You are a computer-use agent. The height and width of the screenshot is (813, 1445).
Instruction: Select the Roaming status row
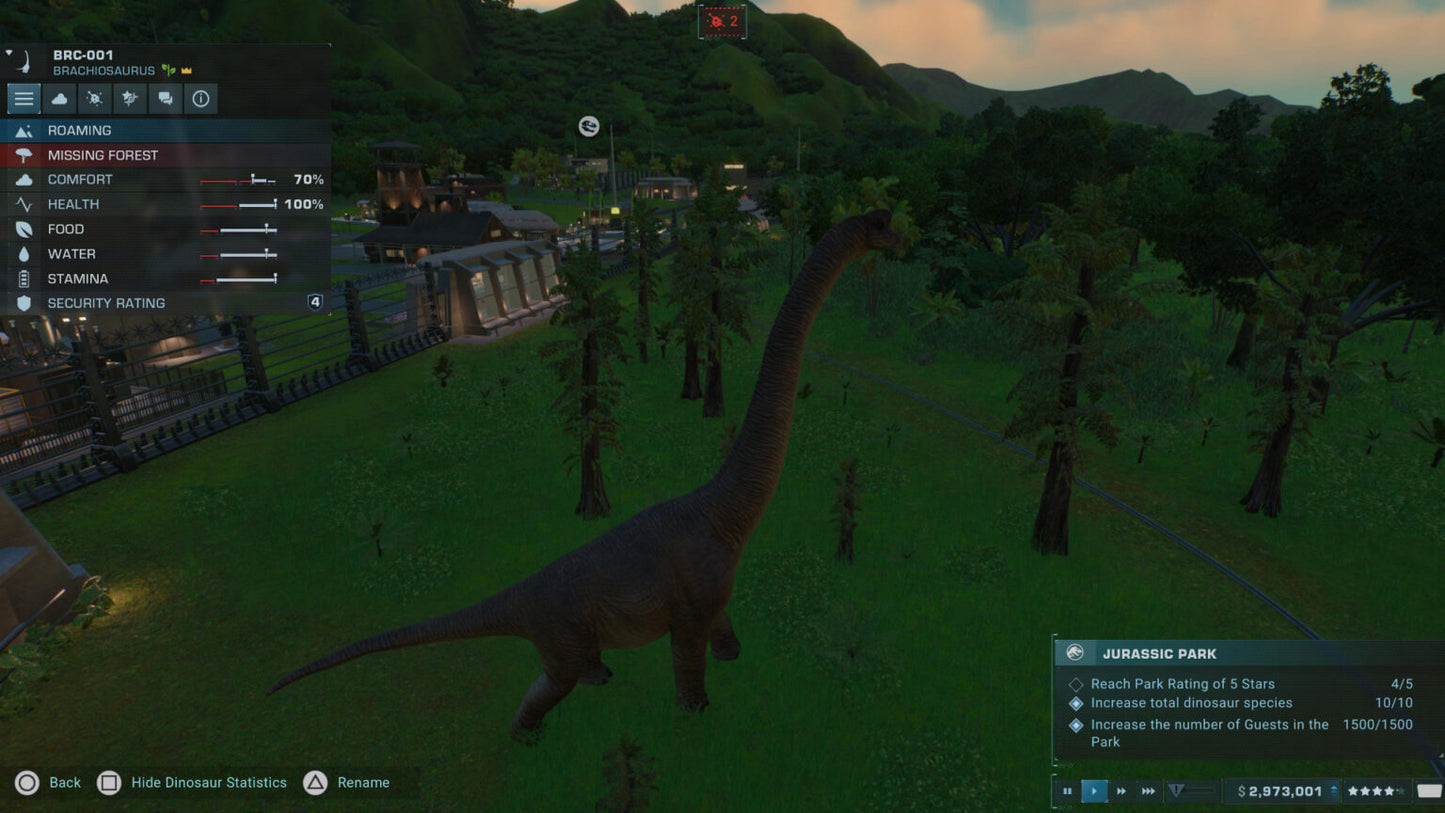point(165,130)
